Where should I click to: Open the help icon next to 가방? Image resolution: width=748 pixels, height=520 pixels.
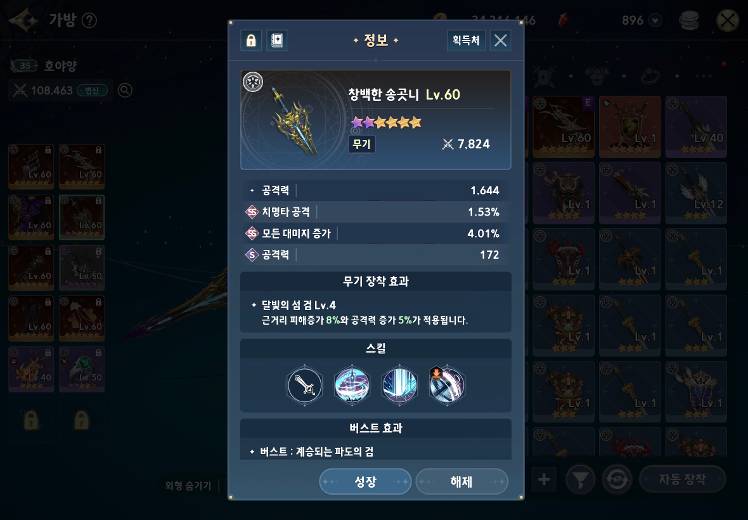click(x=89, y=20)
